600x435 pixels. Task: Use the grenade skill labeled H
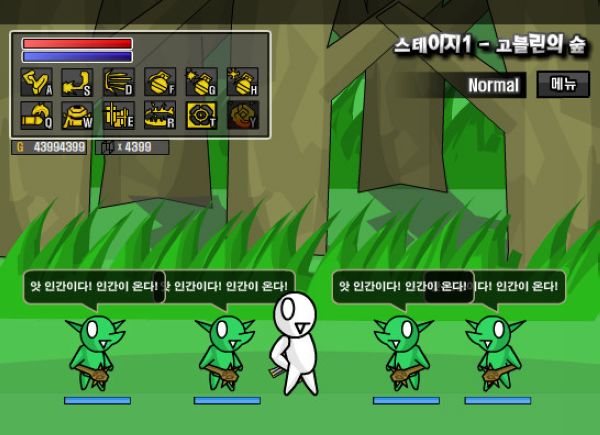tap(242, 82)
